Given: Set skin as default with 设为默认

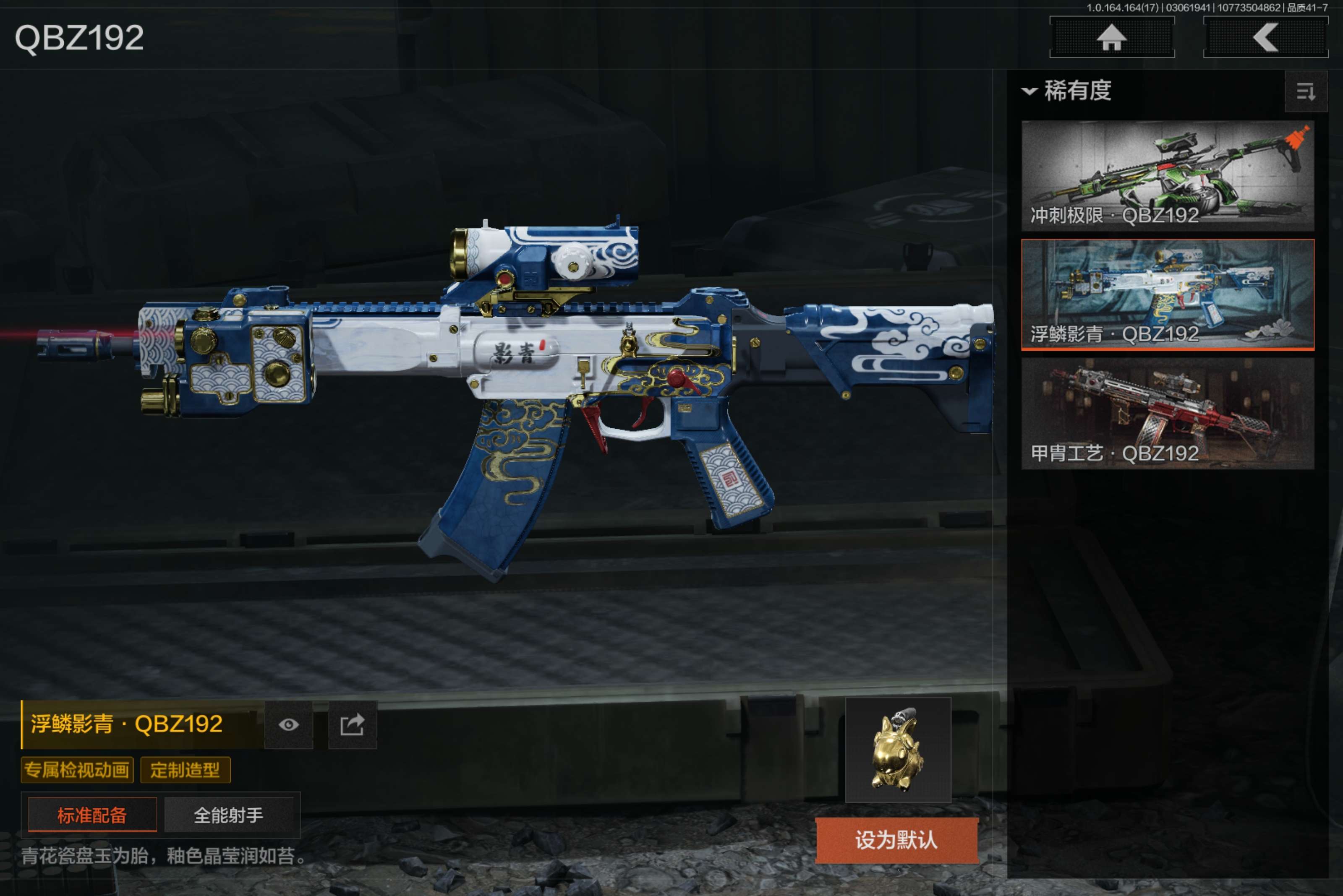Looking at the screenshot, I should pos(896,840).
